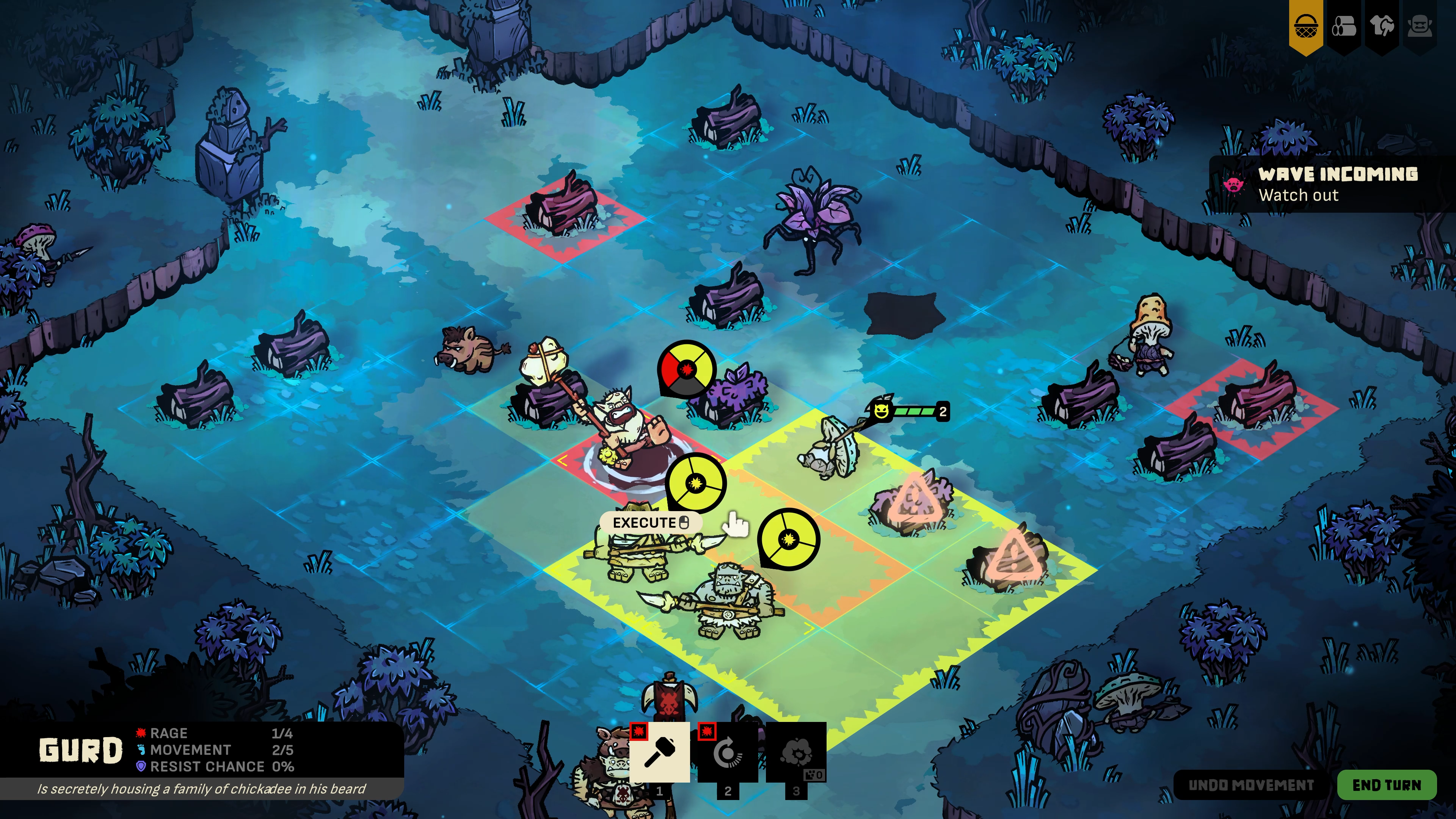
Task: Open the basket tab
Action: (x=1306, y=26)
